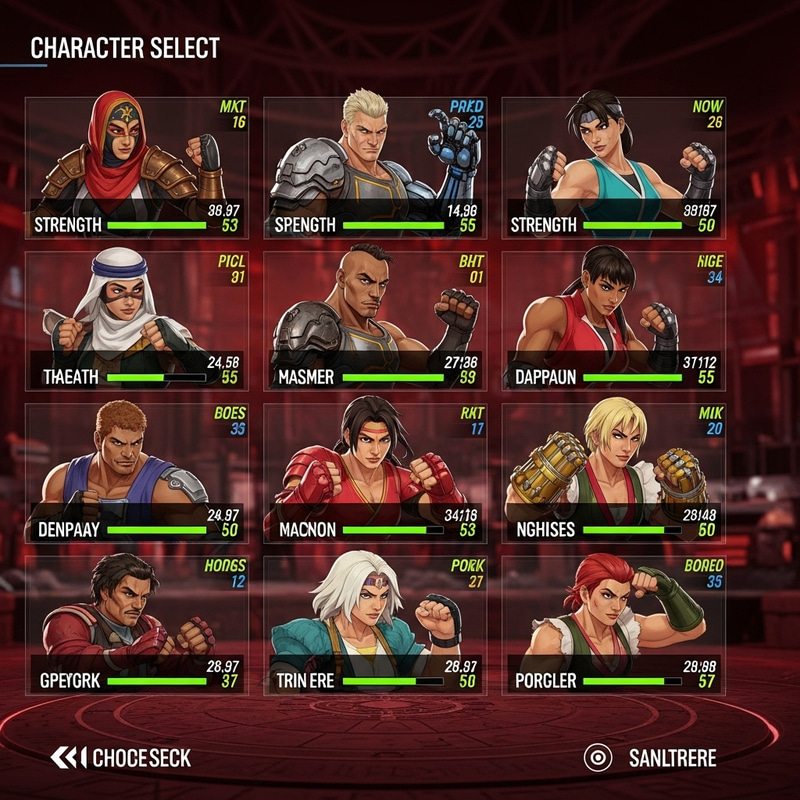
Task: Choose the NGHISES golden-gauntlet fighter
Action: tap(613, 472)
